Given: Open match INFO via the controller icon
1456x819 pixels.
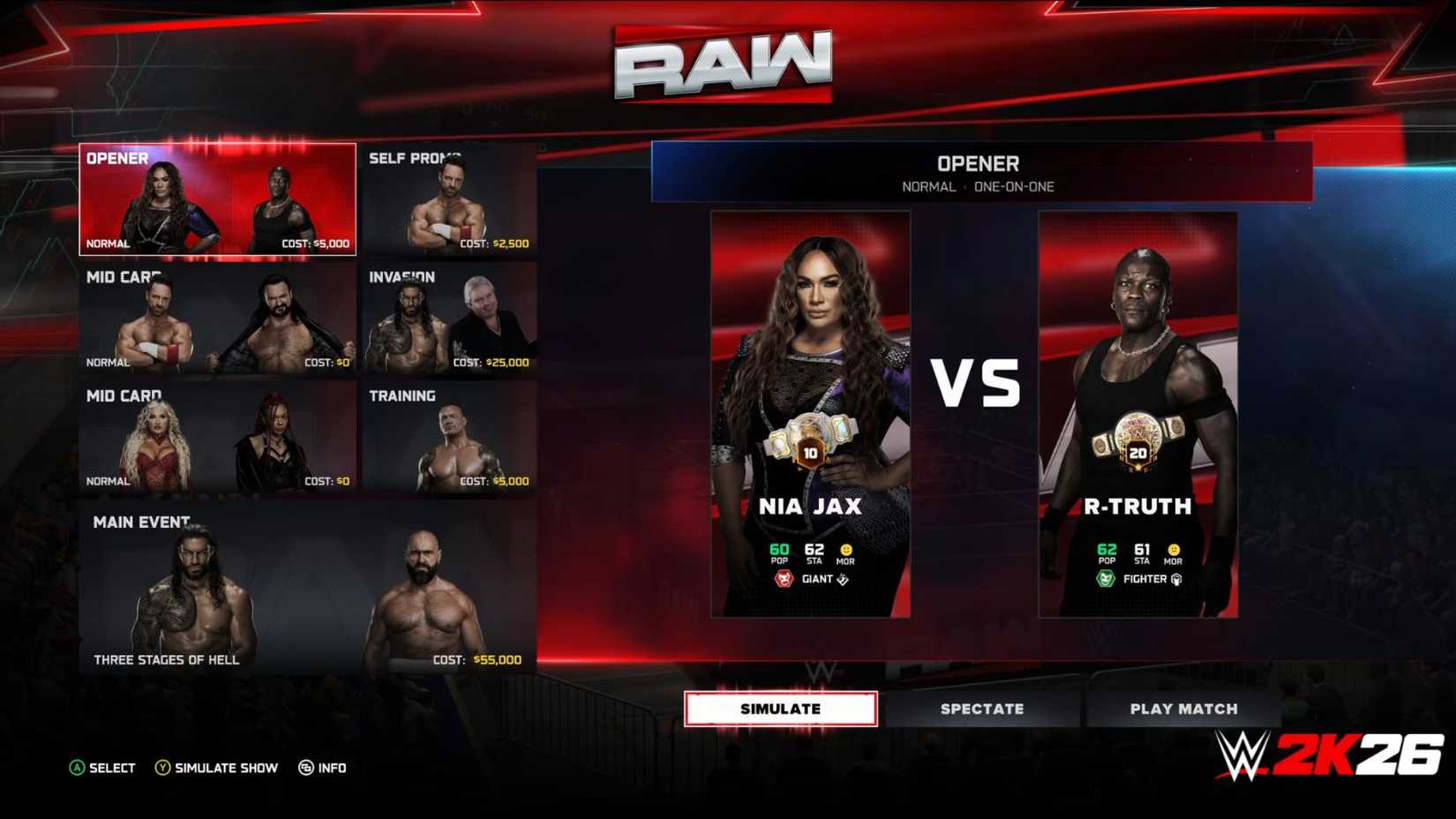Looking at the screenshot, I should (x=307, y=768).
